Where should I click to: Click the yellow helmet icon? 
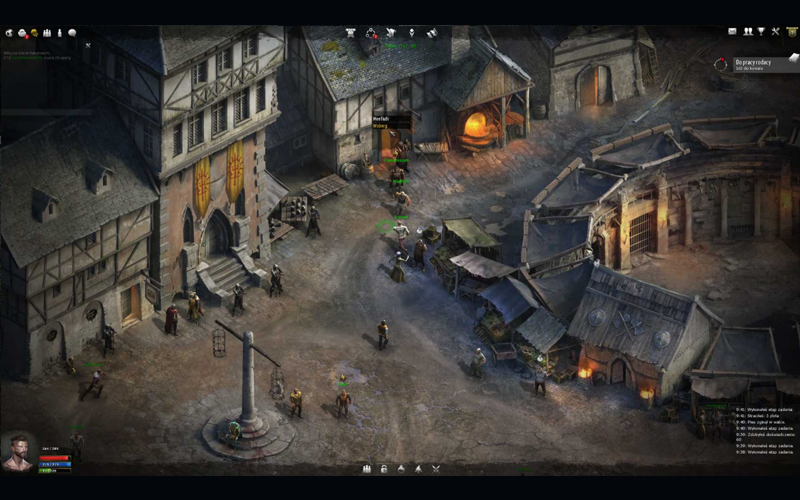pos(34,33)
